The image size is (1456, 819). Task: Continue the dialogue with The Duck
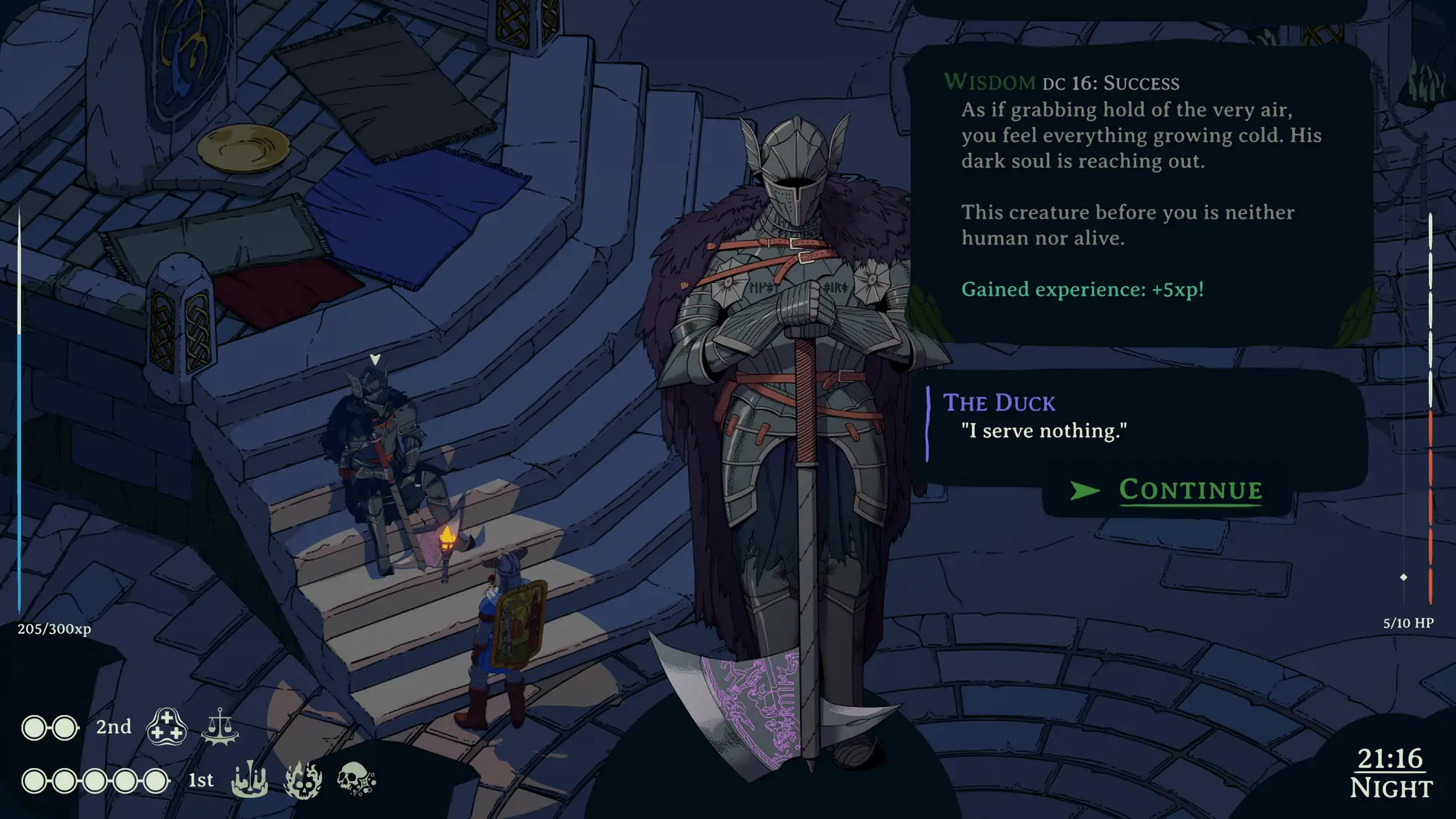click(x=1189, y=491)
